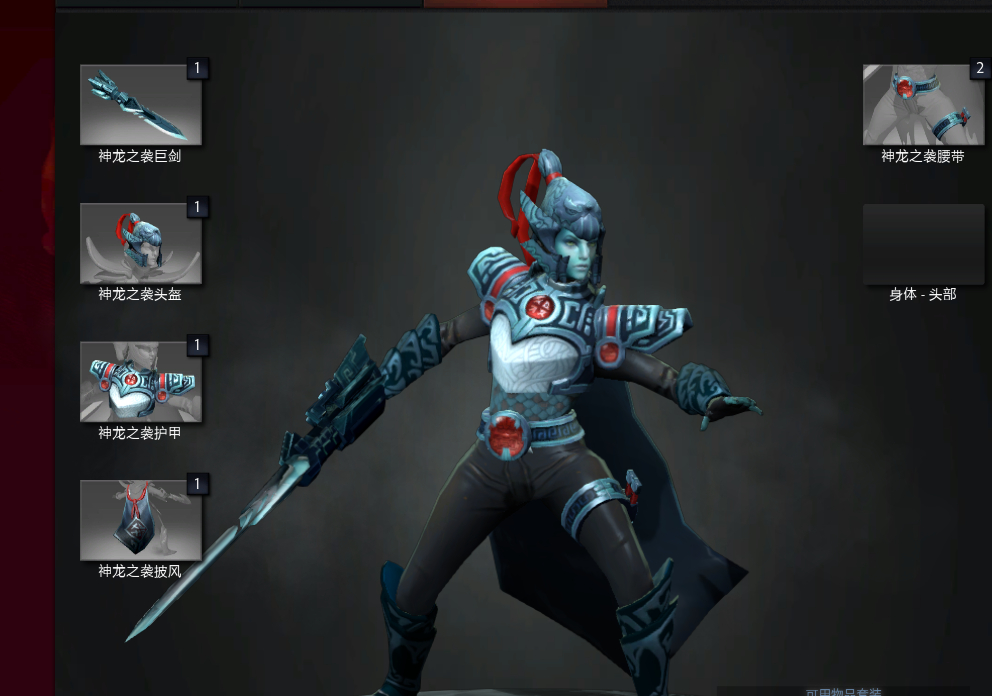The height and width of the screenshot is (696, 992).
Task: Open the empty 身体 - 头部 slot
Action: 923,244
